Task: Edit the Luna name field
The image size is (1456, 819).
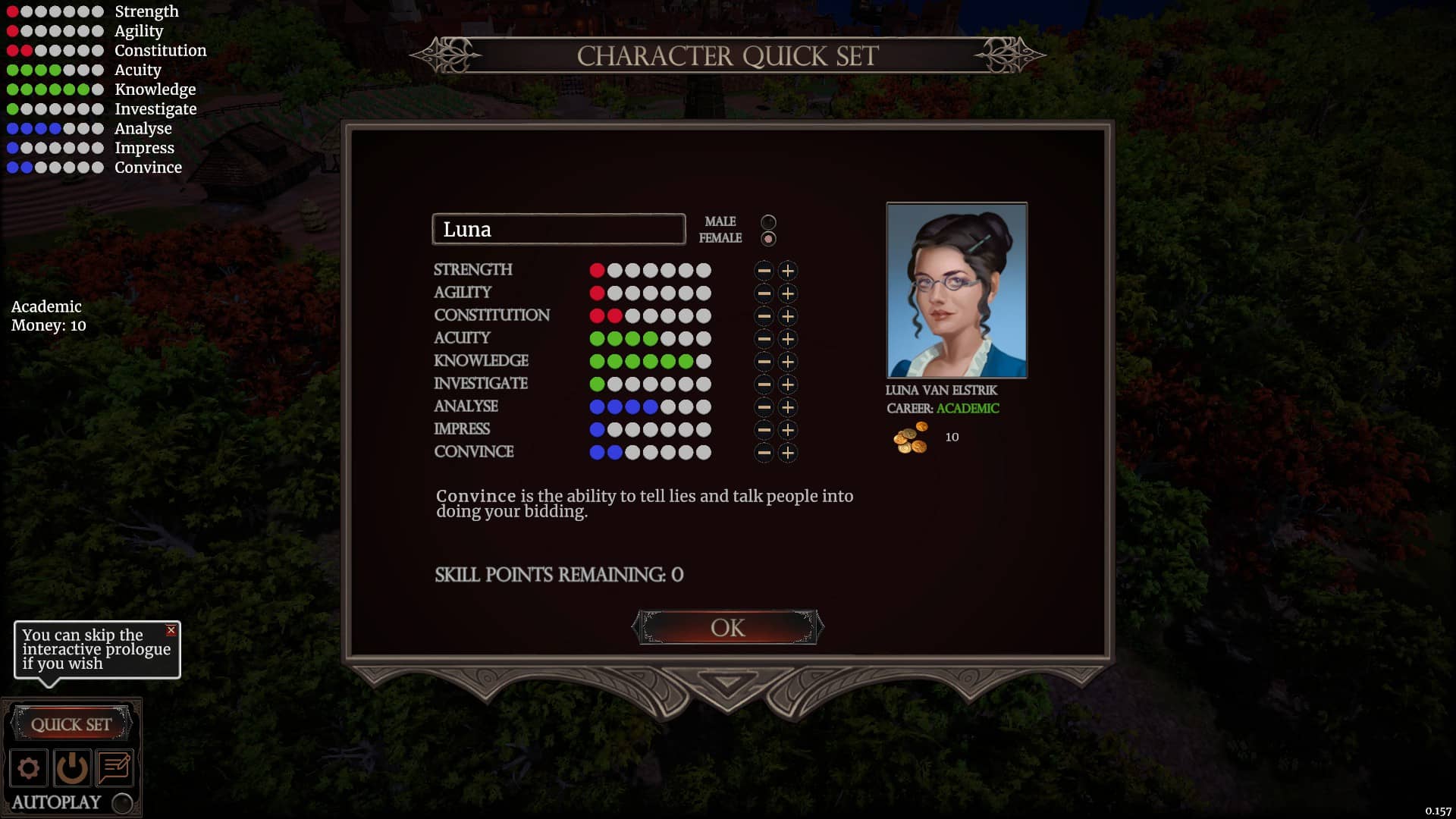Action: click(x=558, y=229)
